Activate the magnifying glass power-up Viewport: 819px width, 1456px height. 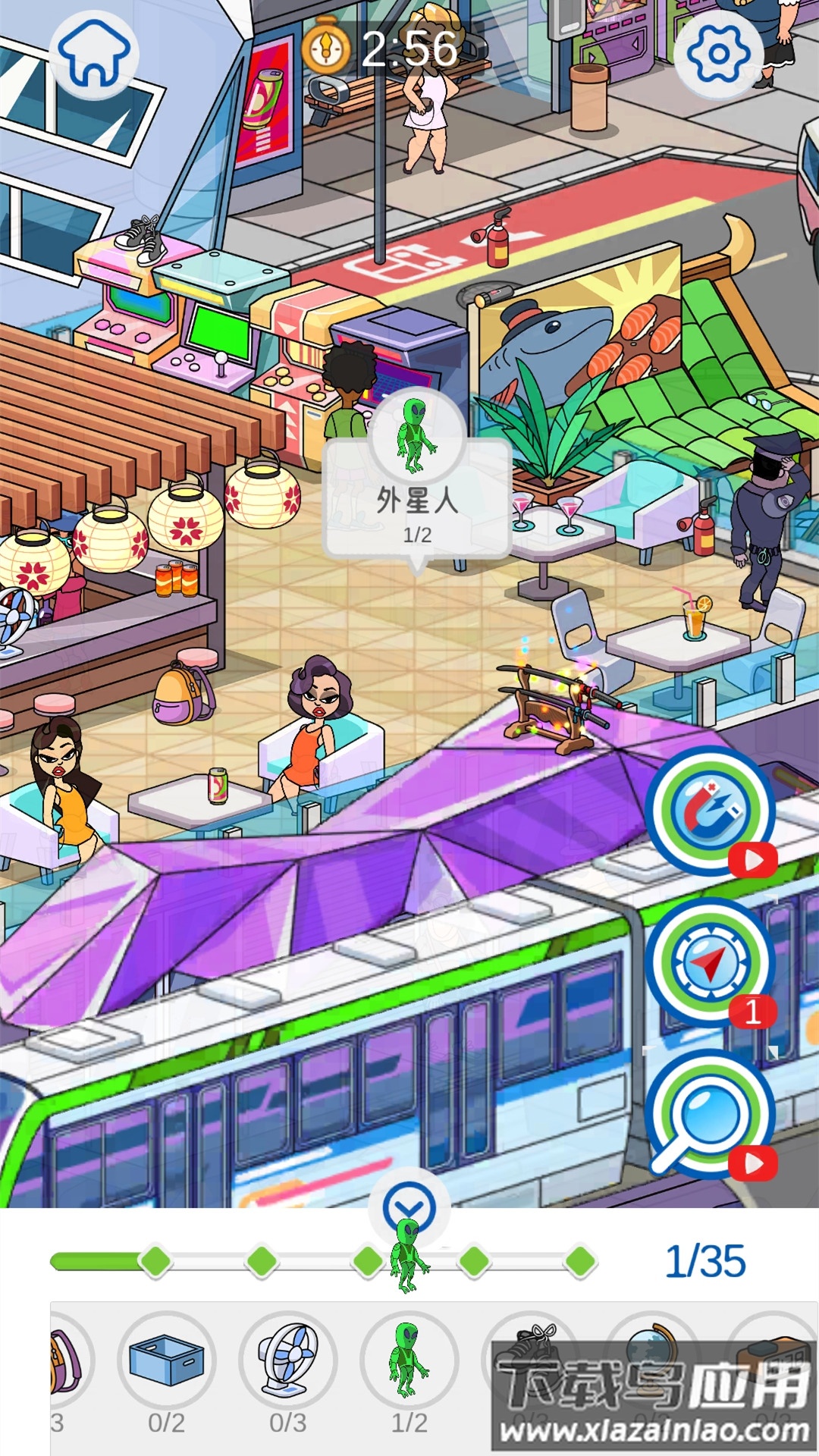click(x=711, y=1114)
